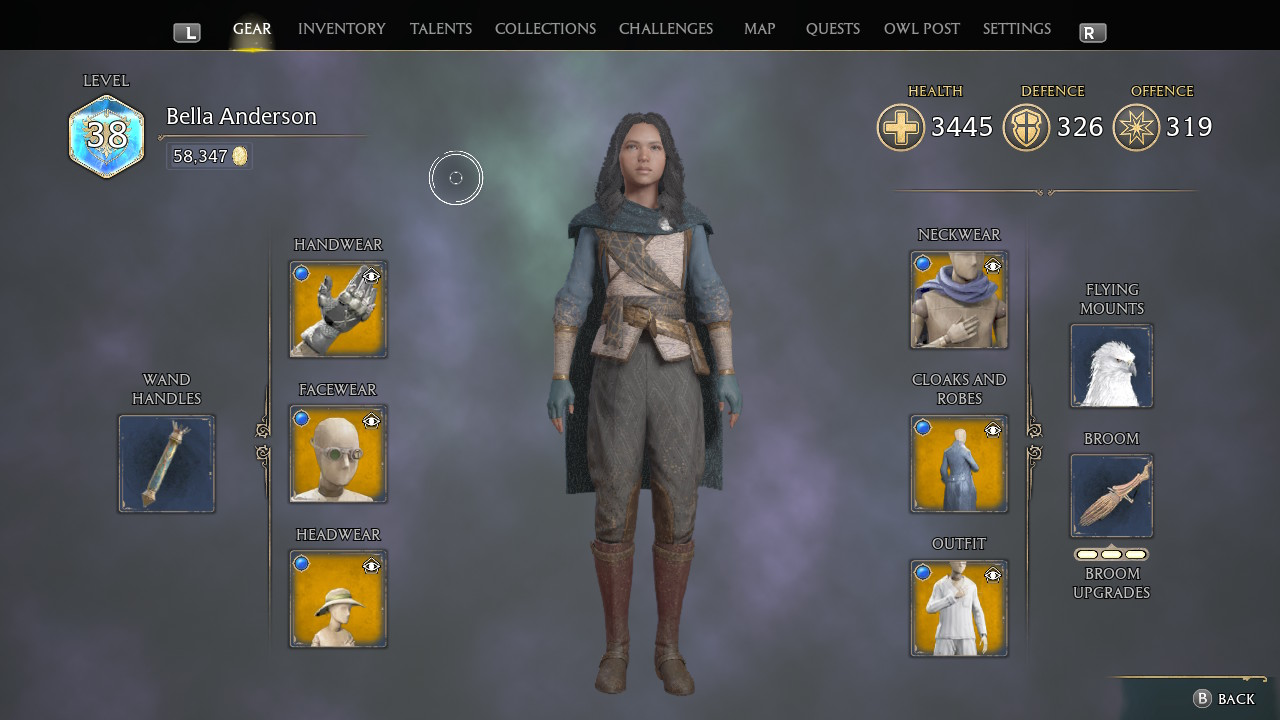Open the Owl Post tab
Viewport: 1280px width, 720px height.
coord(921,29)
